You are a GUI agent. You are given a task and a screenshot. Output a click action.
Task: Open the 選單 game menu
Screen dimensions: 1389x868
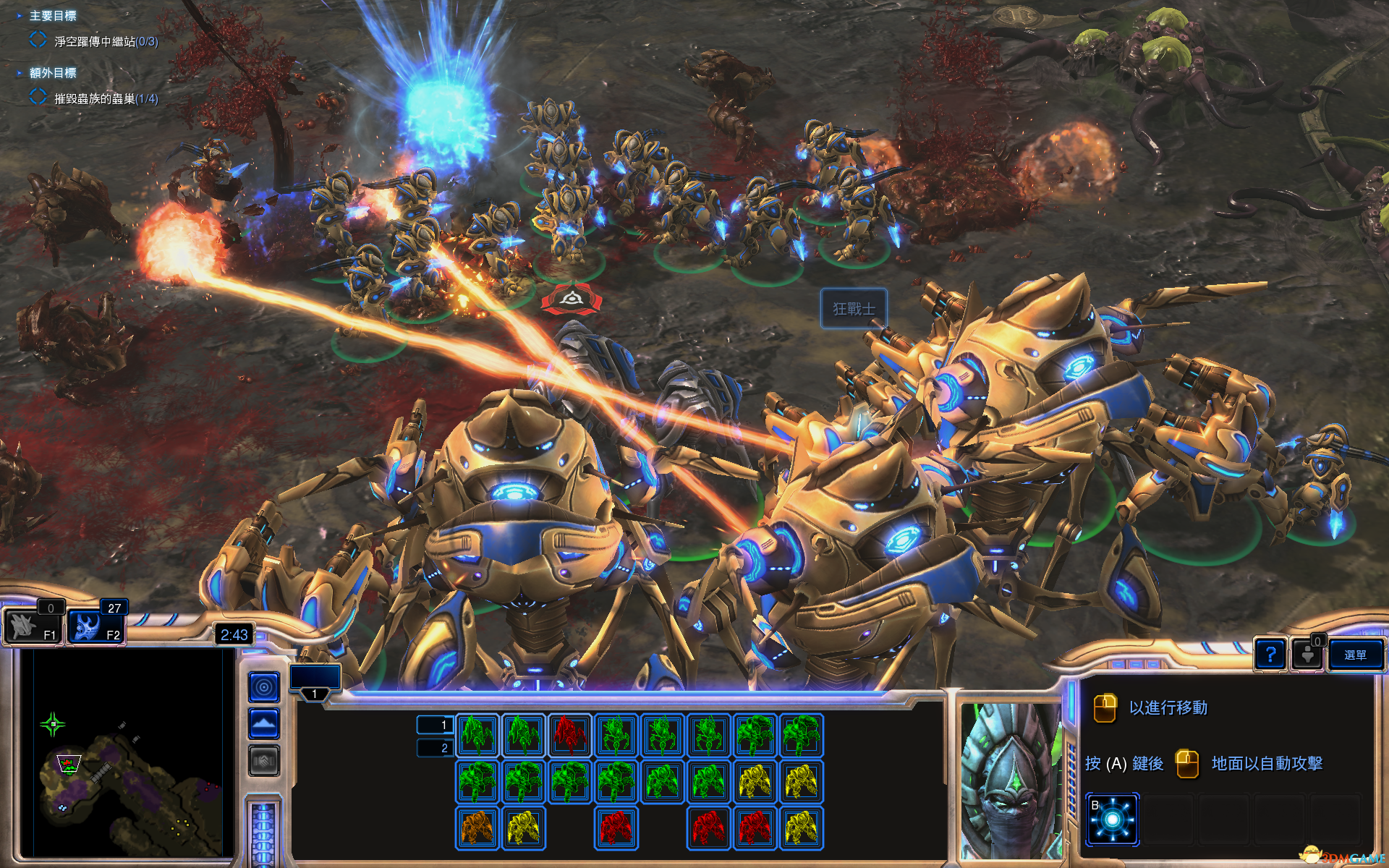tap(1356, 655)
